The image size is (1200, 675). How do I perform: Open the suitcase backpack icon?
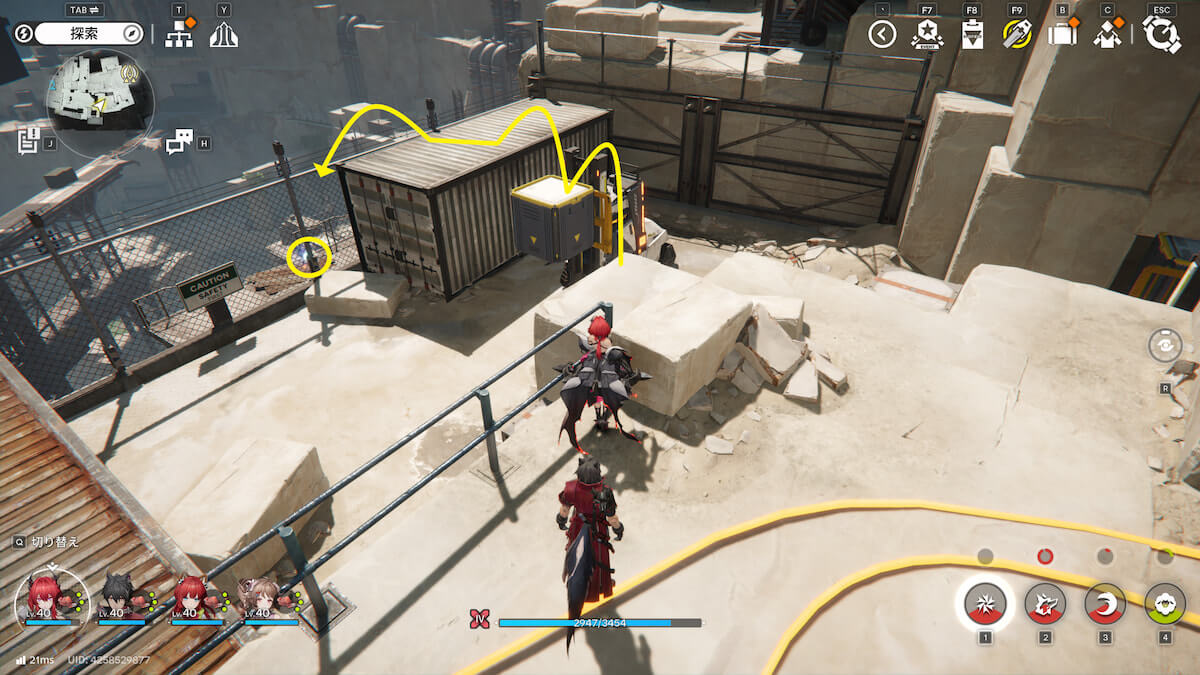click(1062, 35)
